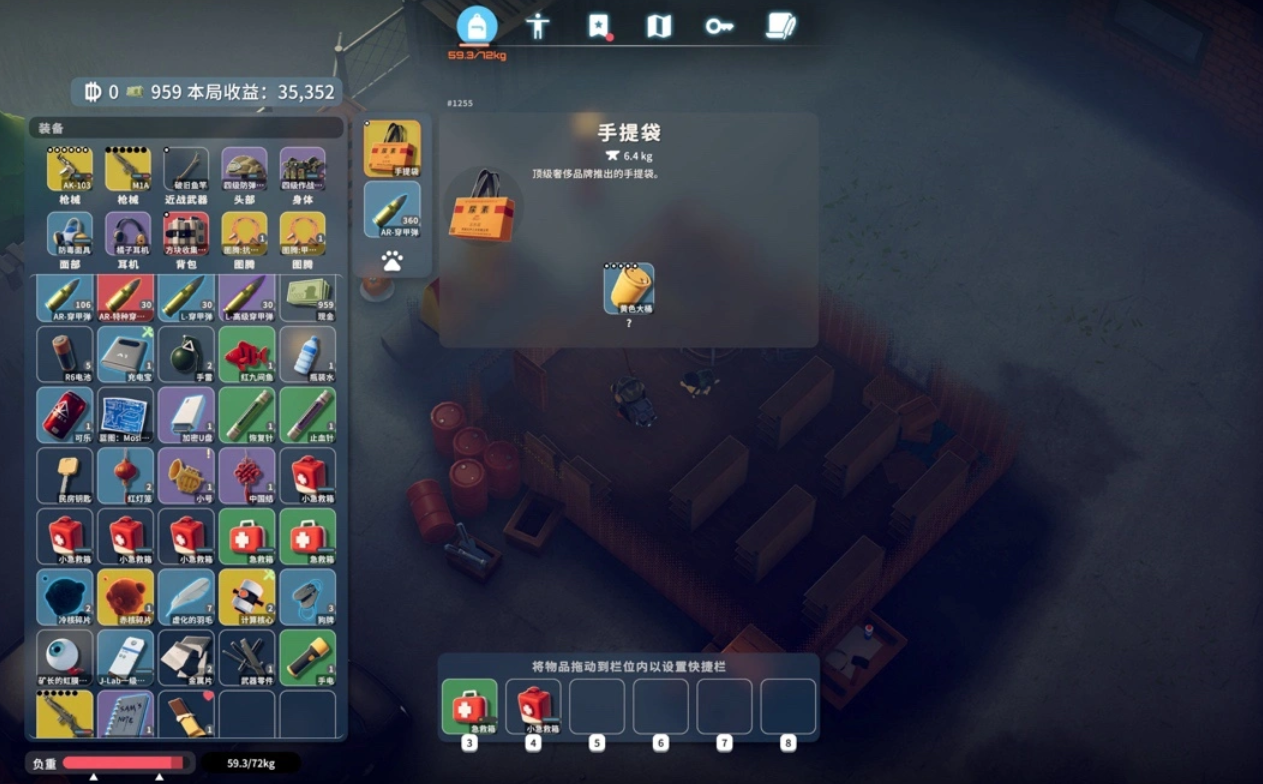Choose the M1A rifle slot

coord(128,171)
